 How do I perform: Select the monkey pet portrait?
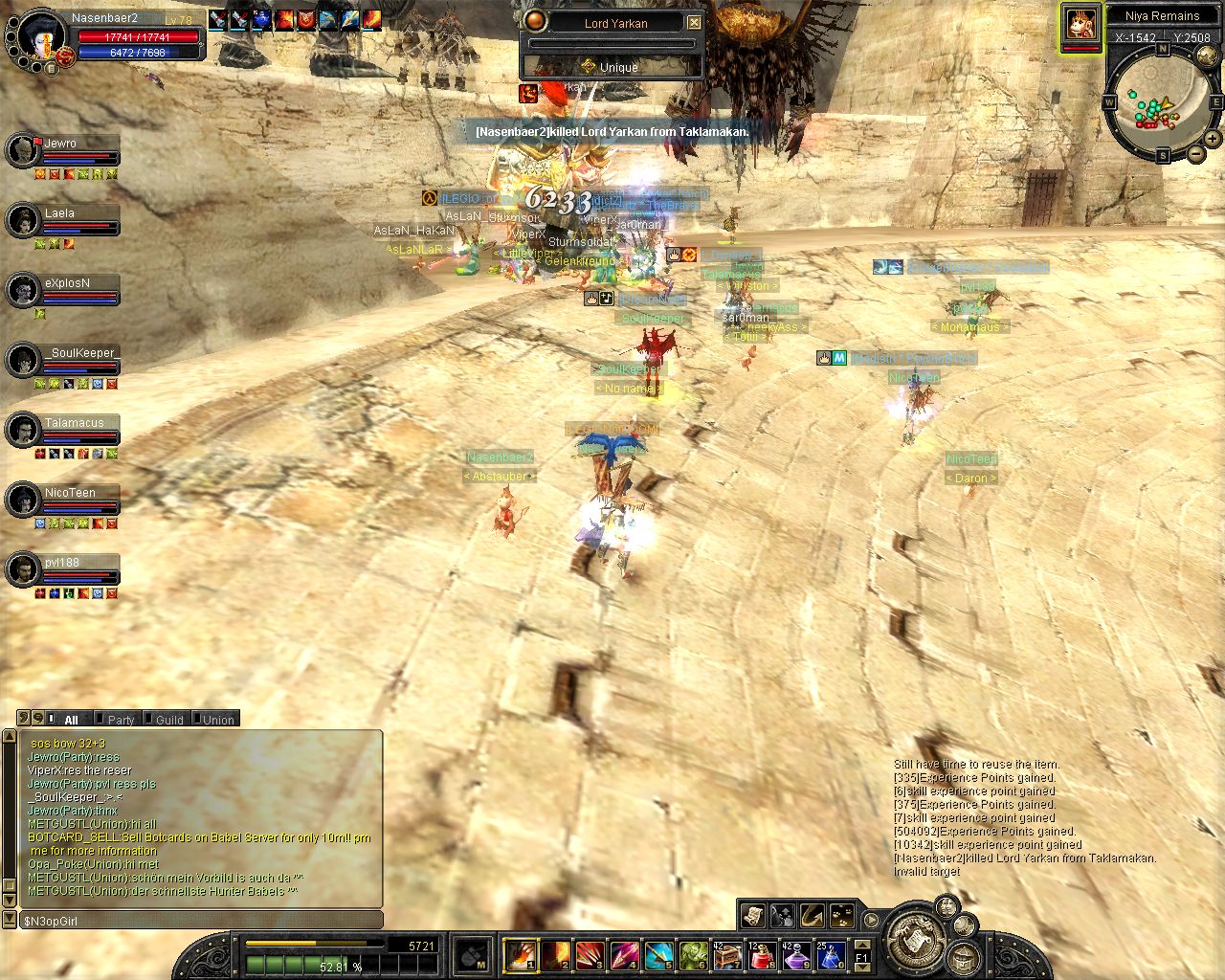[x=1081, y=25]
